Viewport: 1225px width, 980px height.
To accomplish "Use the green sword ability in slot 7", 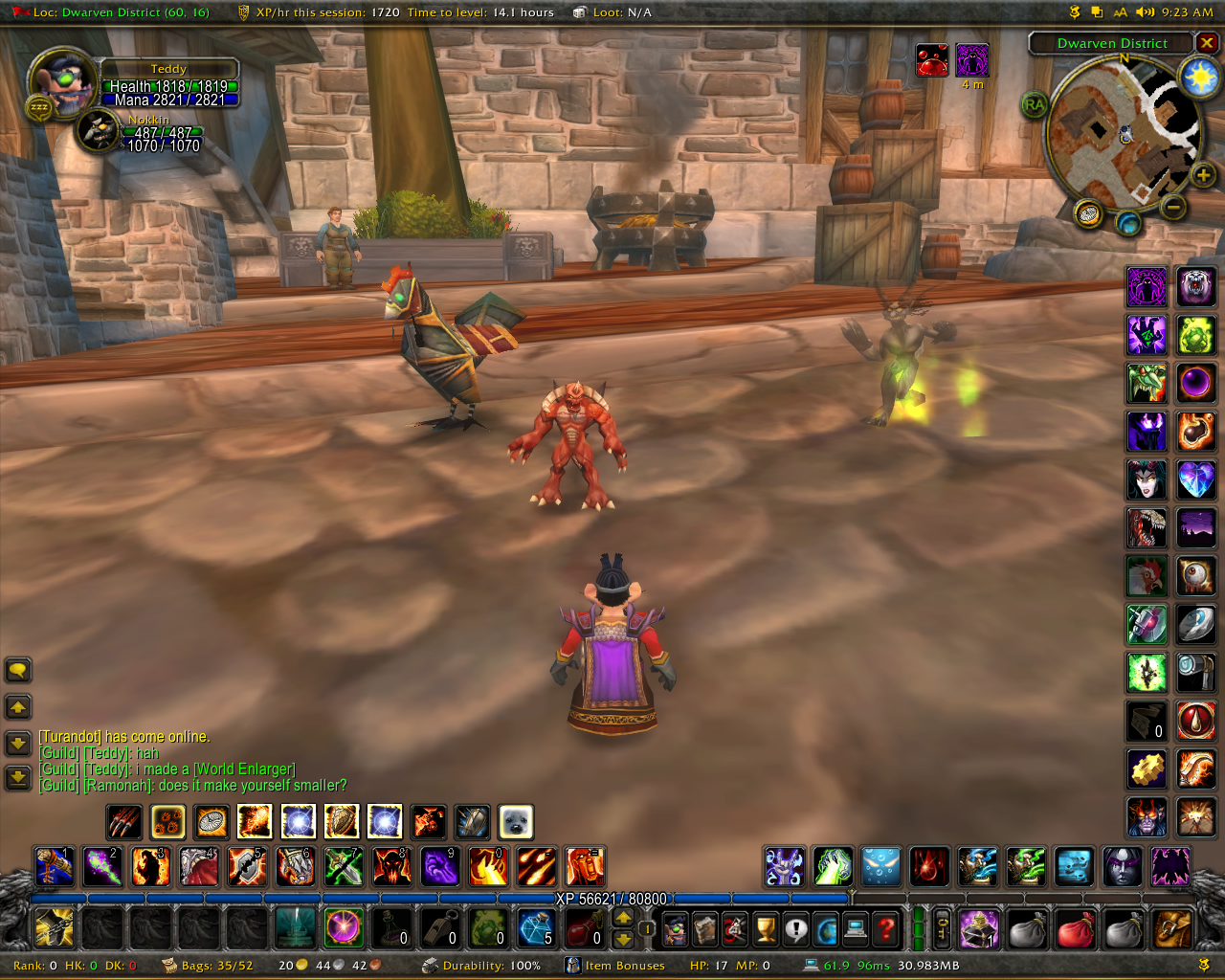I will [x=344, y=866].
